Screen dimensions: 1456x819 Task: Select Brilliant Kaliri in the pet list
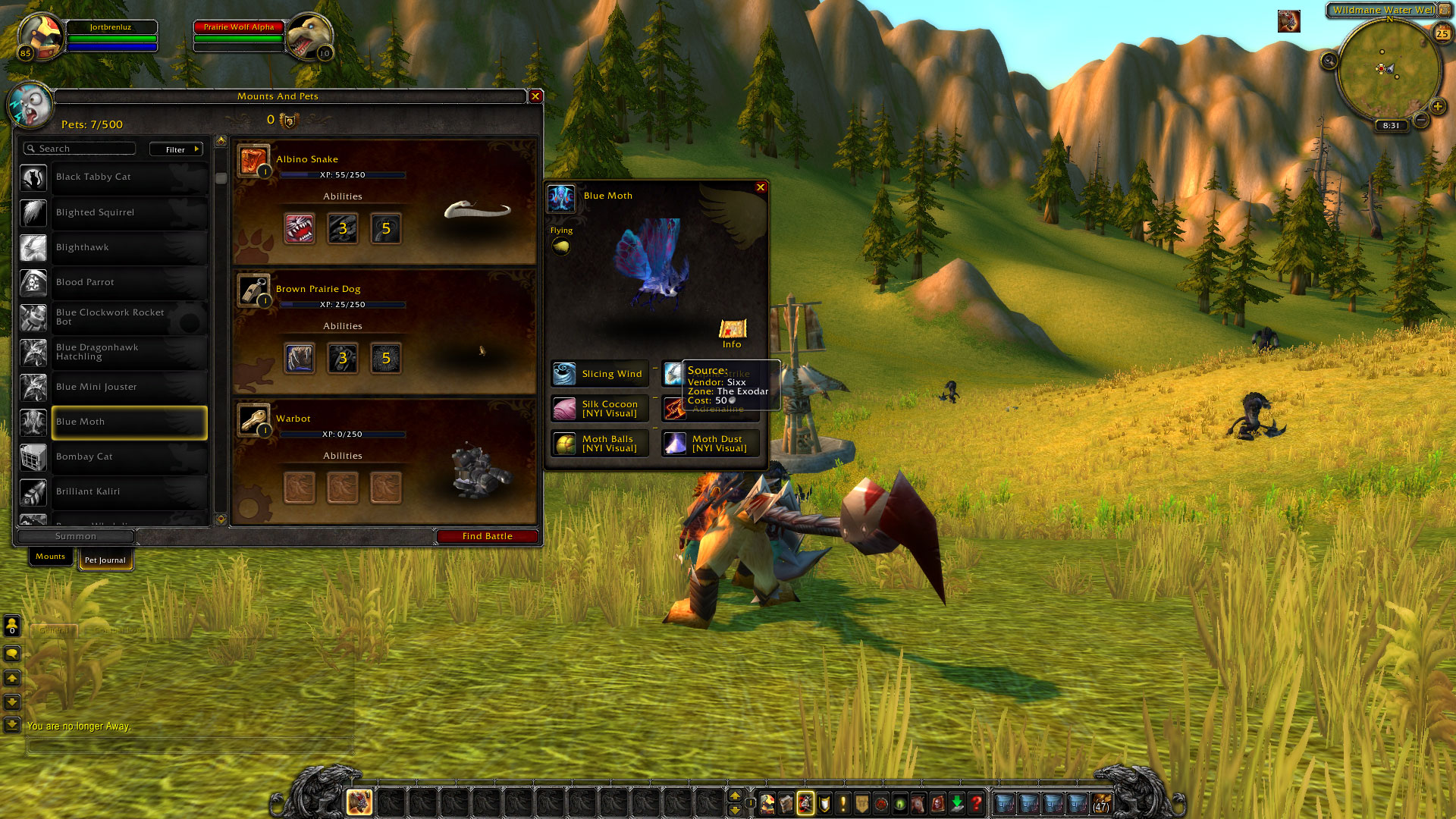[129, 491]
